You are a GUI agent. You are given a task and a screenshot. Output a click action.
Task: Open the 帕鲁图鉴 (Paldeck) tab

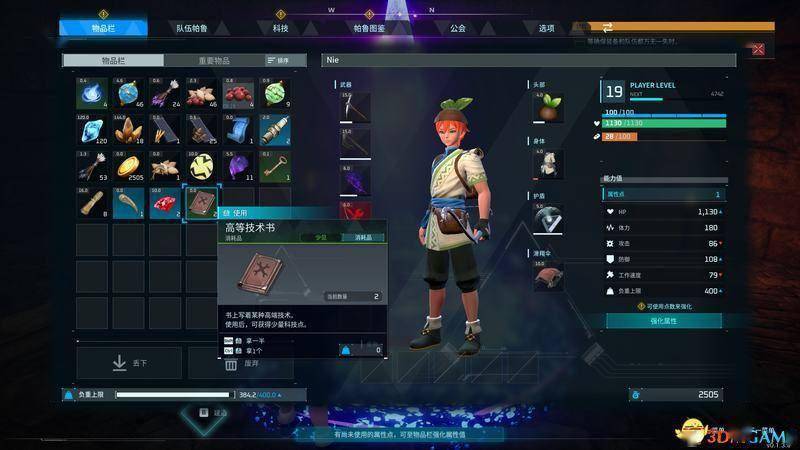pyautogui.click(x=371, y=28)
